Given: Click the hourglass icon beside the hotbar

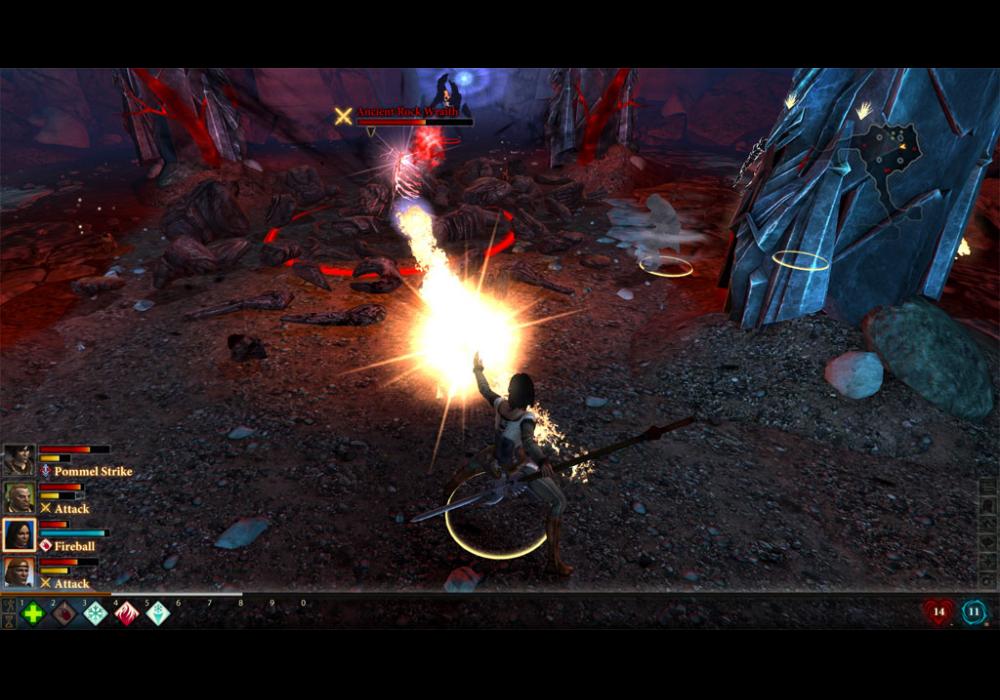Looking at the screenshot, I should pos(9,621).
